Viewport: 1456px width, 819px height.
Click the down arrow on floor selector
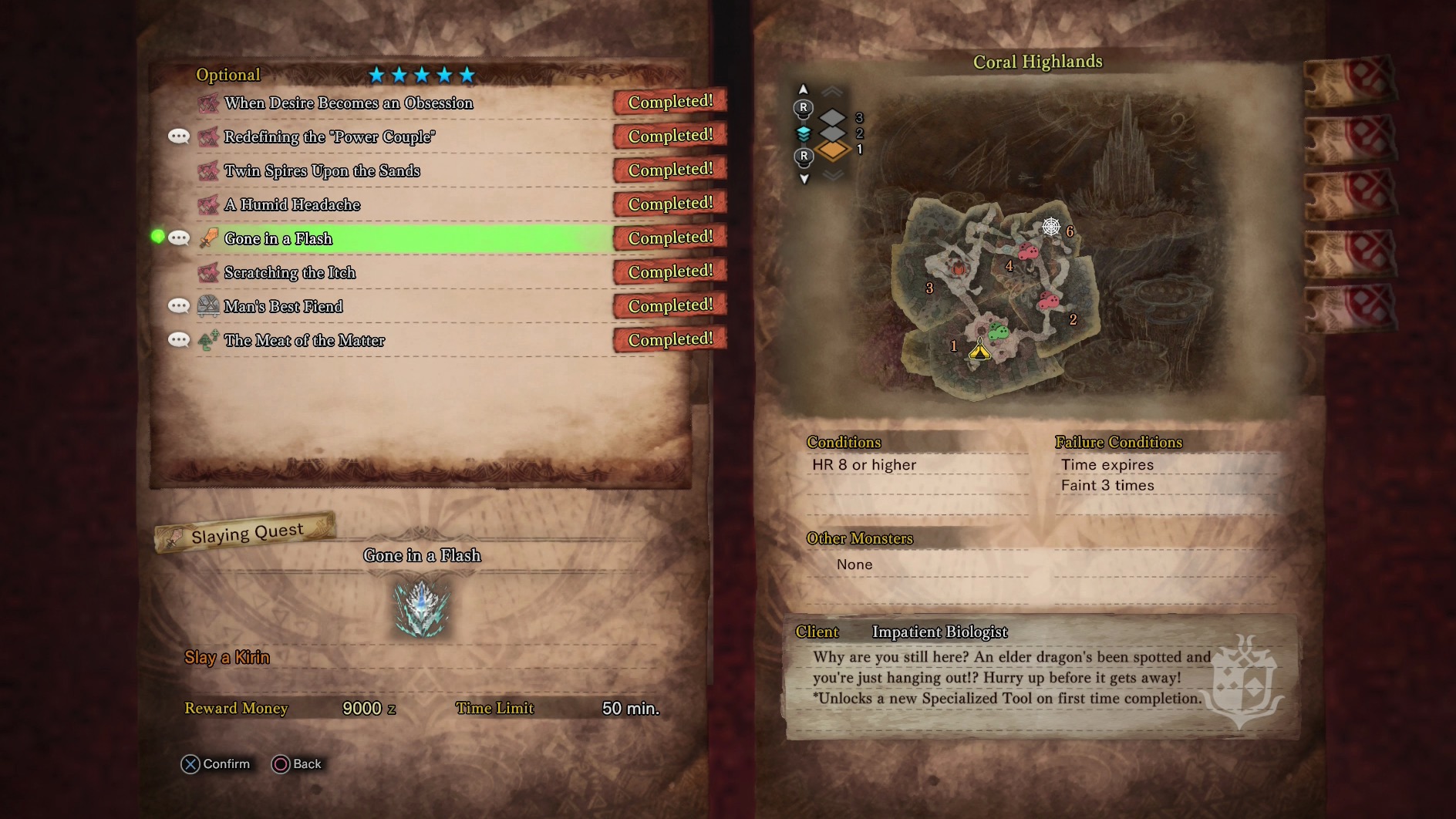point(804,179)
